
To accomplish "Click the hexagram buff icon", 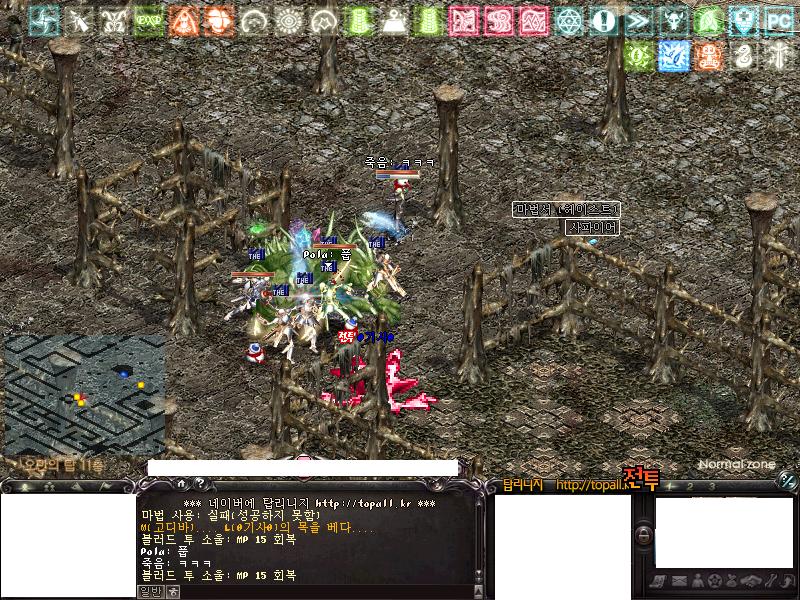I will pyautogui.click(x=568, y=20).
